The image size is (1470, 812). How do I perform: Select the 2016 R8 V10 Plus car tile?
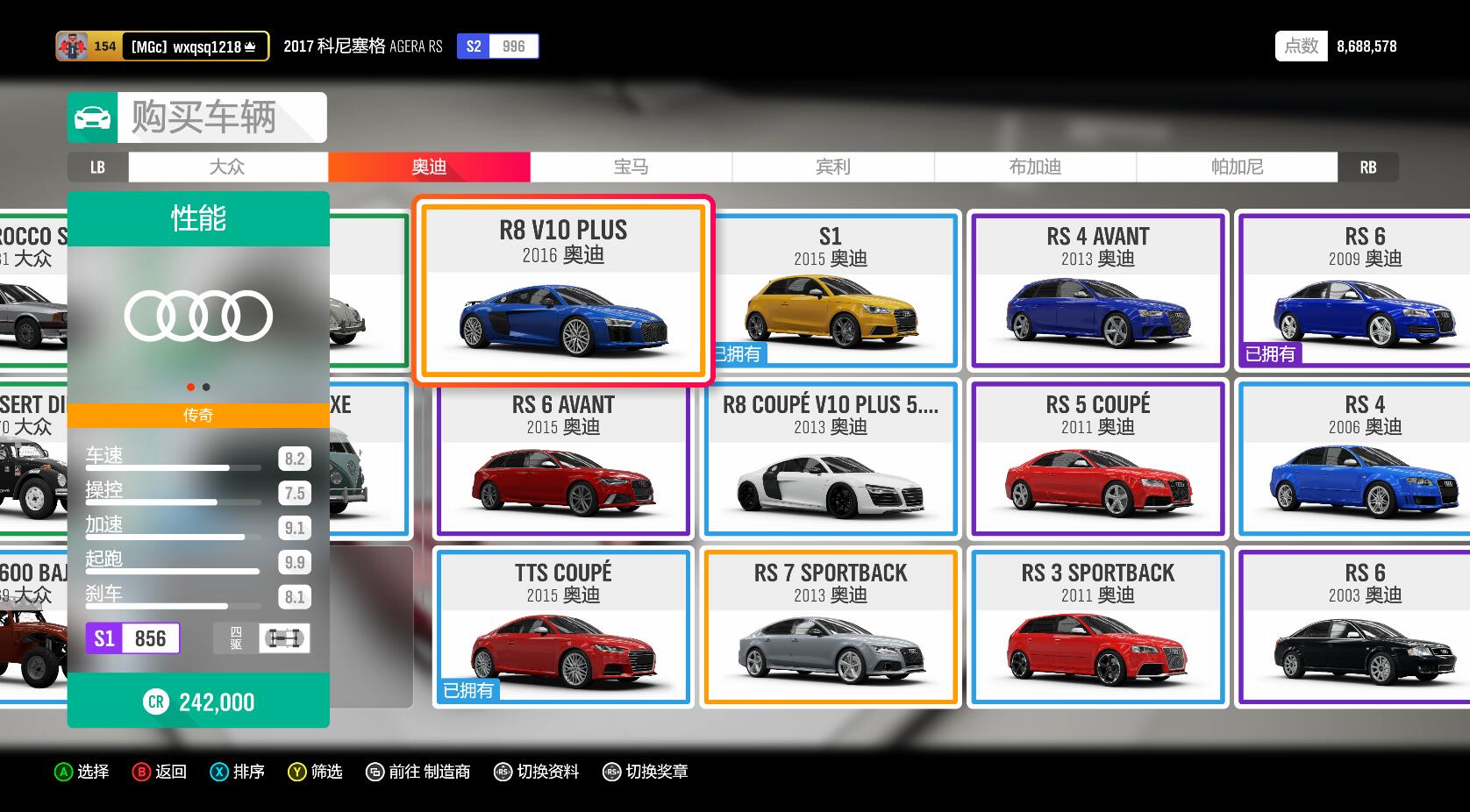[563, 291]
